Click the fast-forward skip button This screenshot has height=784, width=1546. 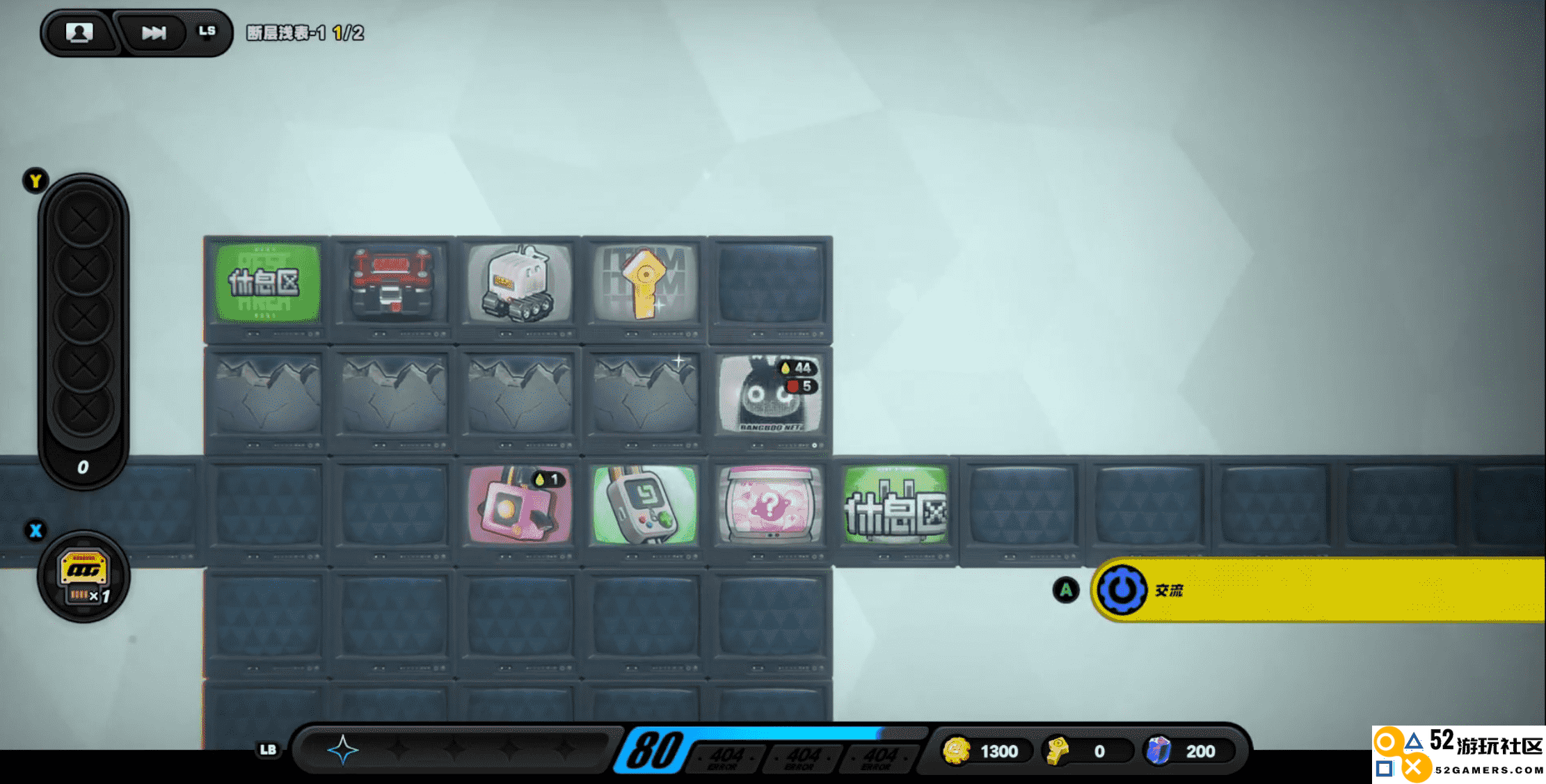coord(154,33)
